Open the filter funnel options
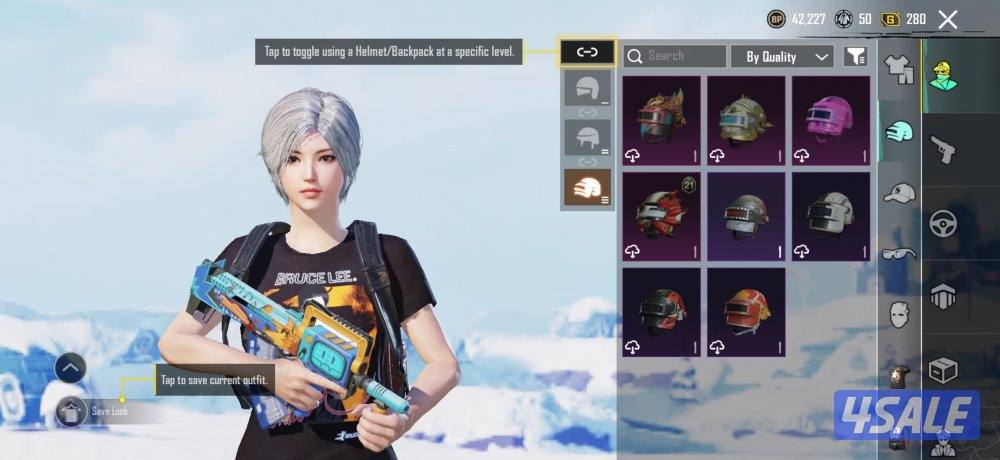This screenshot has height=460, width=1000. tap(855, 56)
